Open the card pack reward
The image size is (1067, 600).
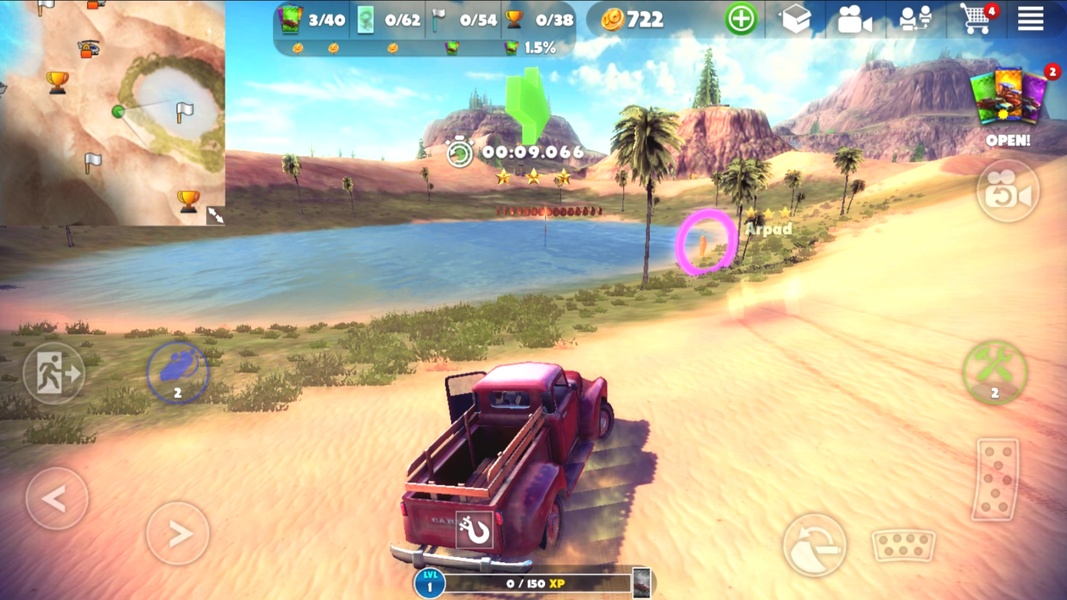click(1008, 100)
